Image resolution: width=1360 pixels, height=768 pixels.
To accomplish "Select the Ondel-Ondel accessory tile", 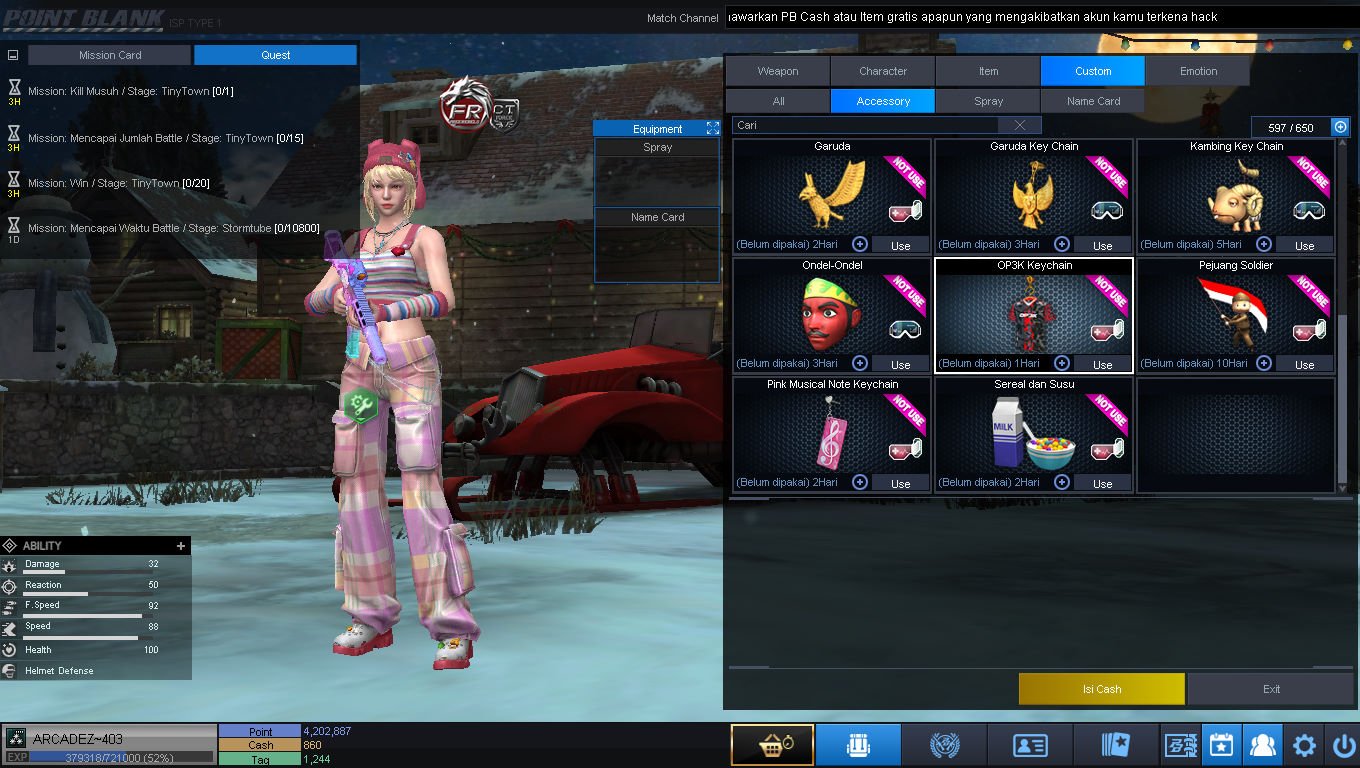I will pos(832,315).
